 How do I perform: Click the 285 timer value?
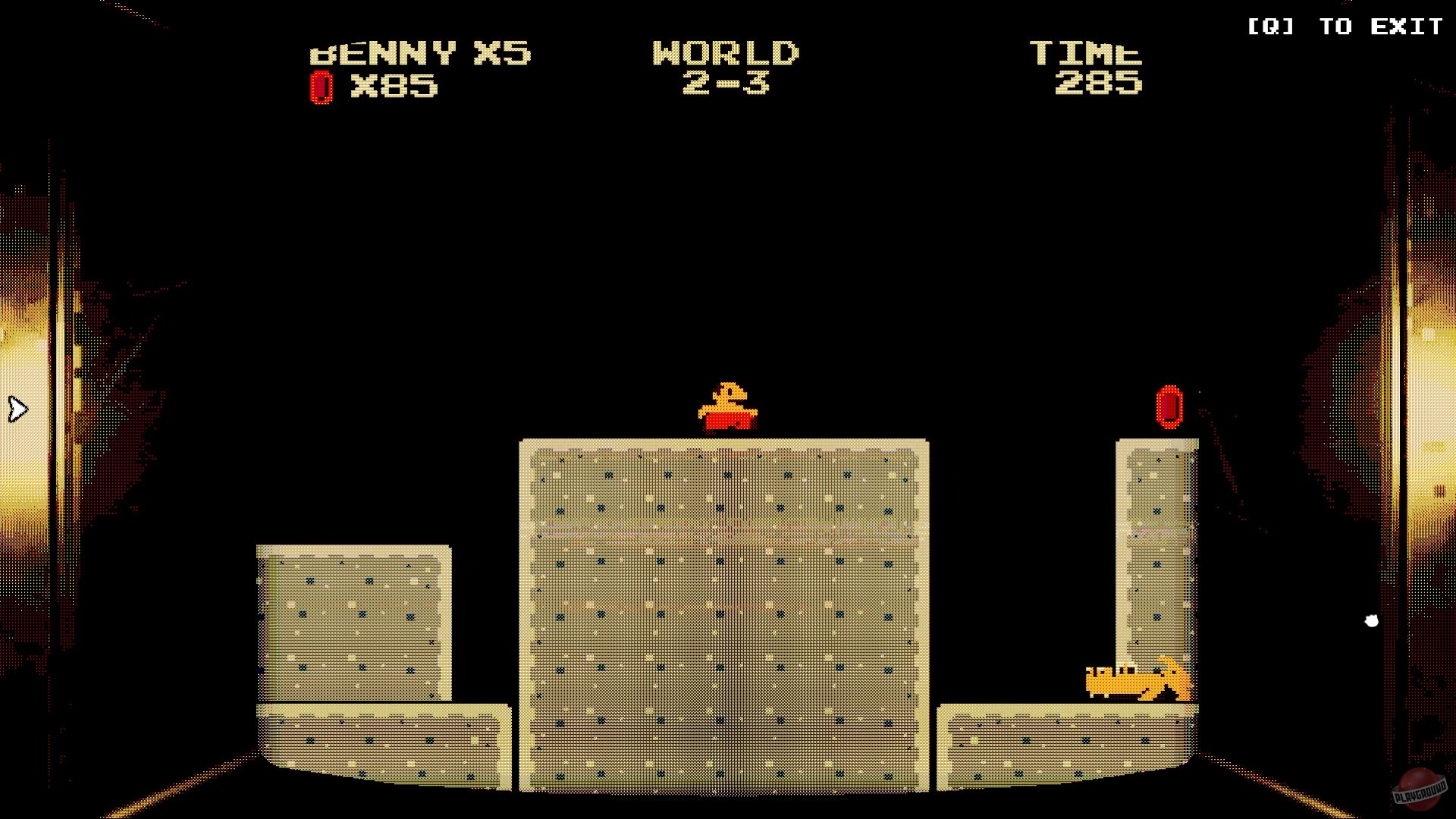[x=1098, y=85]
